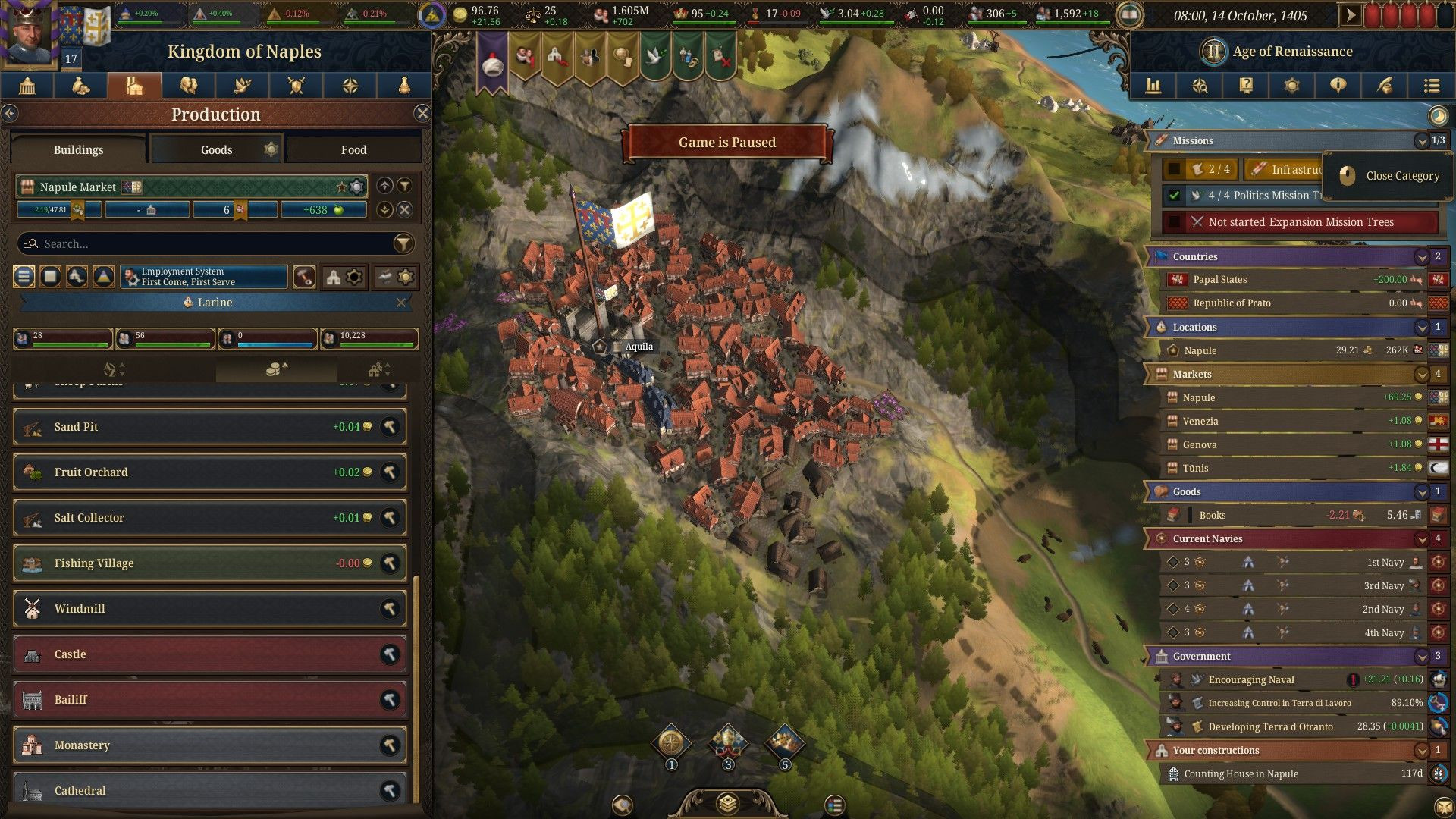Open the Employment System dropdown
This screenshot has height=819, width=1456.
[x=204, y=277]
